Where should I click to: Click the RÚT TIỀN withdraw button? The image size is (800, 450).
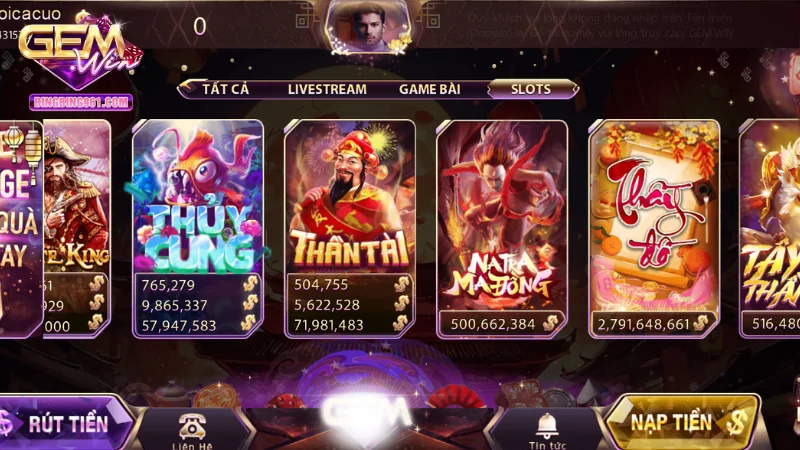pyautogui.click(x=67, y=423)
